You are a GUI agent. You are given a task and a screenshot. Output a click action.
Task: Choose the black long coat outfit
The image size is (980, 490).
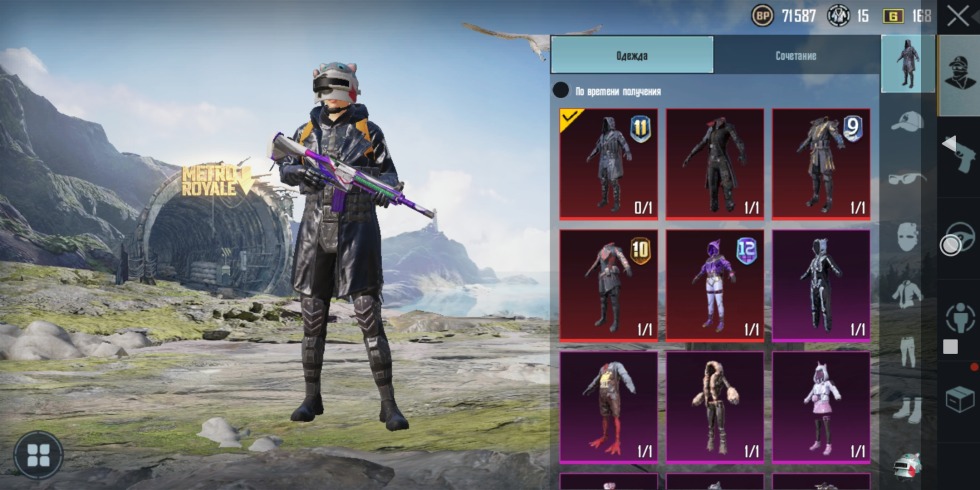point(715,163)
